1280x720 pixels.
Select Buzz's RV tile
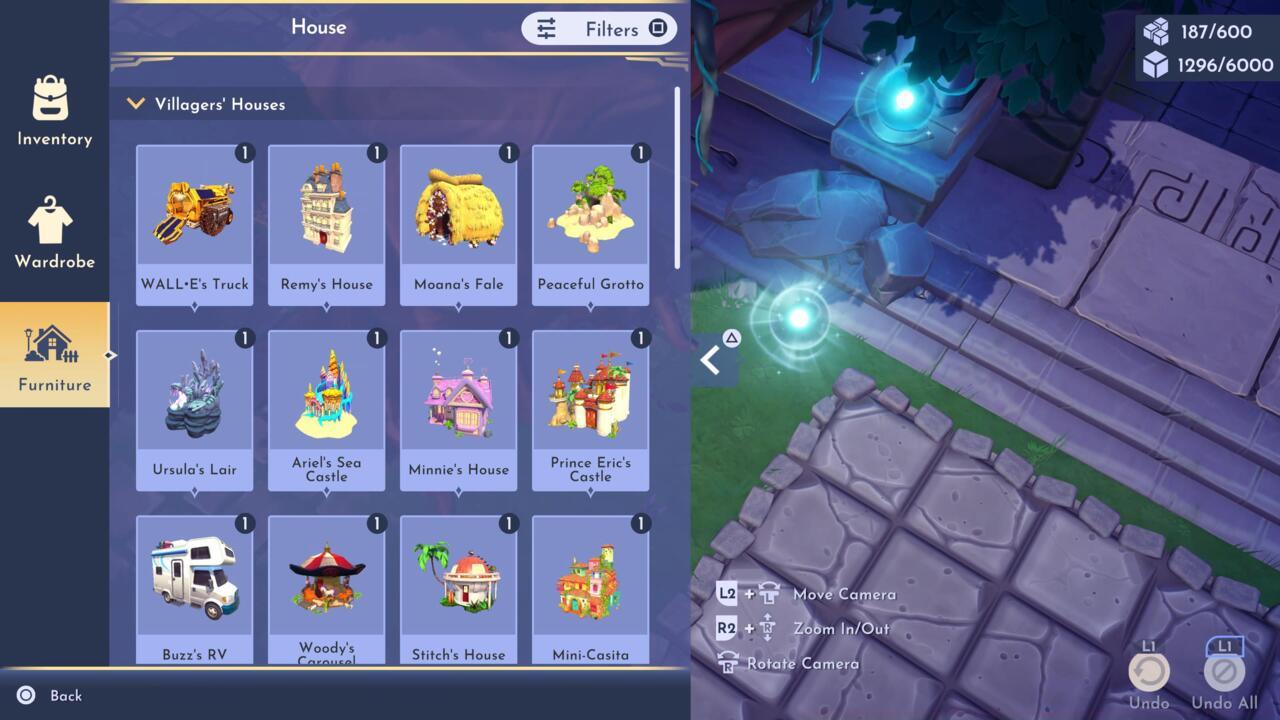pyautogui.click(x=195, y=590)
